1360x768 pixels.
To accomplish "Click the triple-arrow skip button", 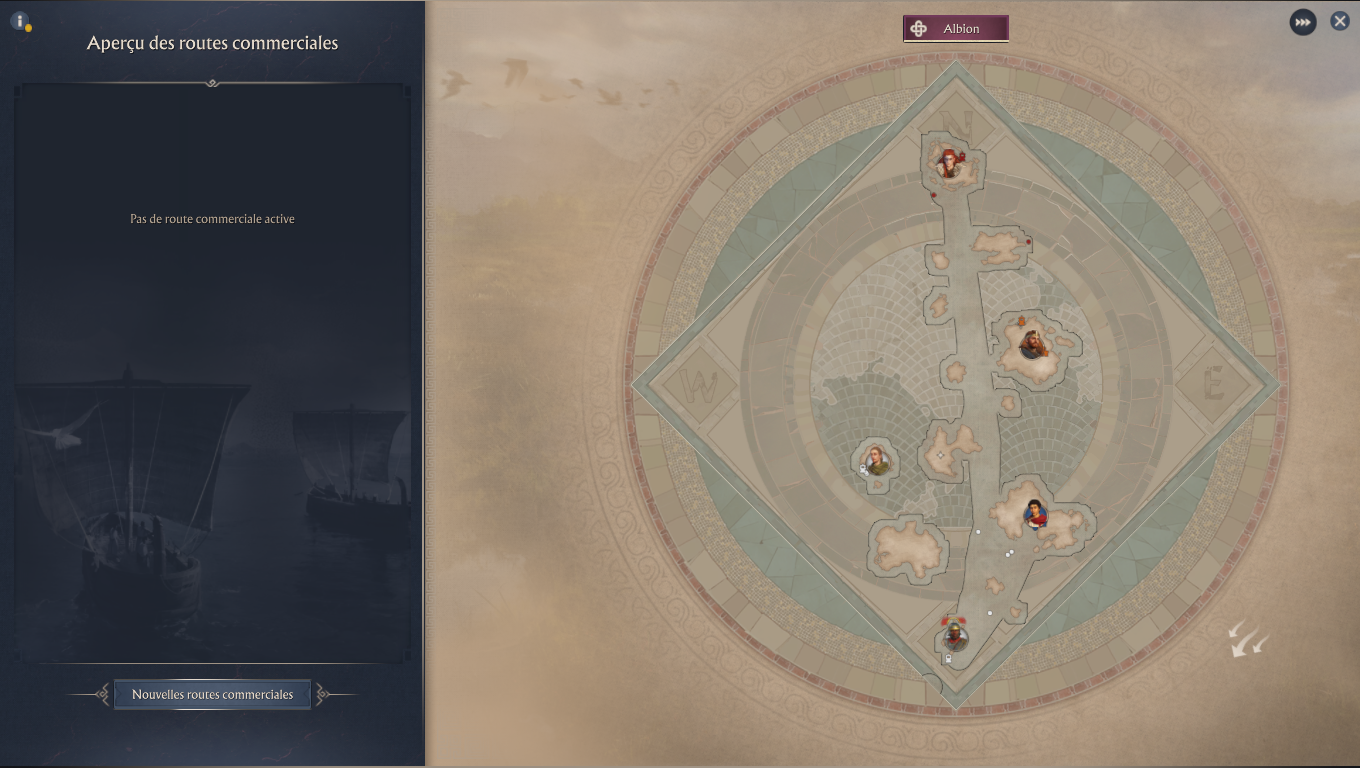I will coord(1302,22).
